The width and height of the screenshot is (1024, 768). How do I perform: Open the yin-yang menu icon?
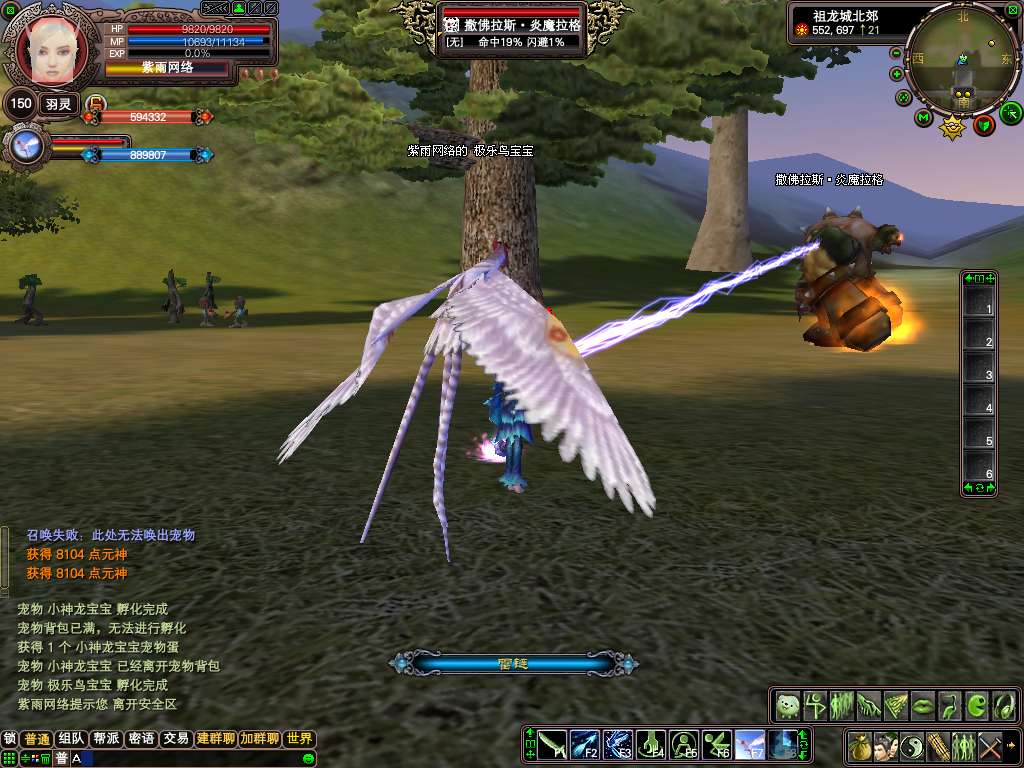[x=911, y=745]
